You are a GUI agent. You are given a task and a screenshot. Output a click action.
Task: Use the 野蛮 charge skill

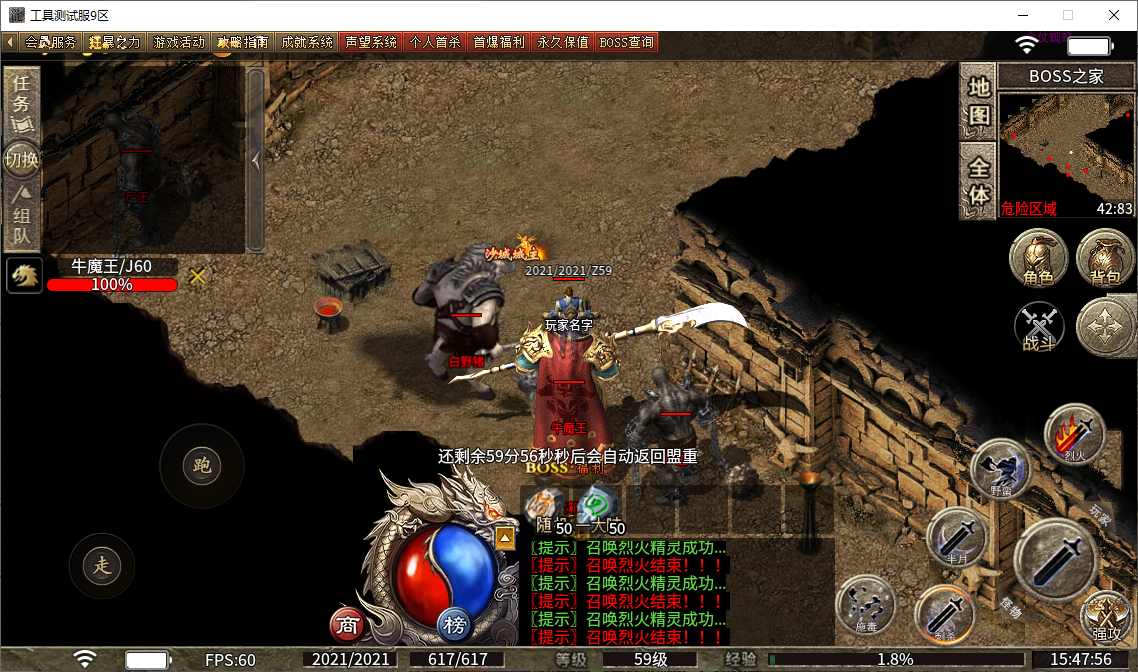pyautogui.click(x=1001, y=468)
